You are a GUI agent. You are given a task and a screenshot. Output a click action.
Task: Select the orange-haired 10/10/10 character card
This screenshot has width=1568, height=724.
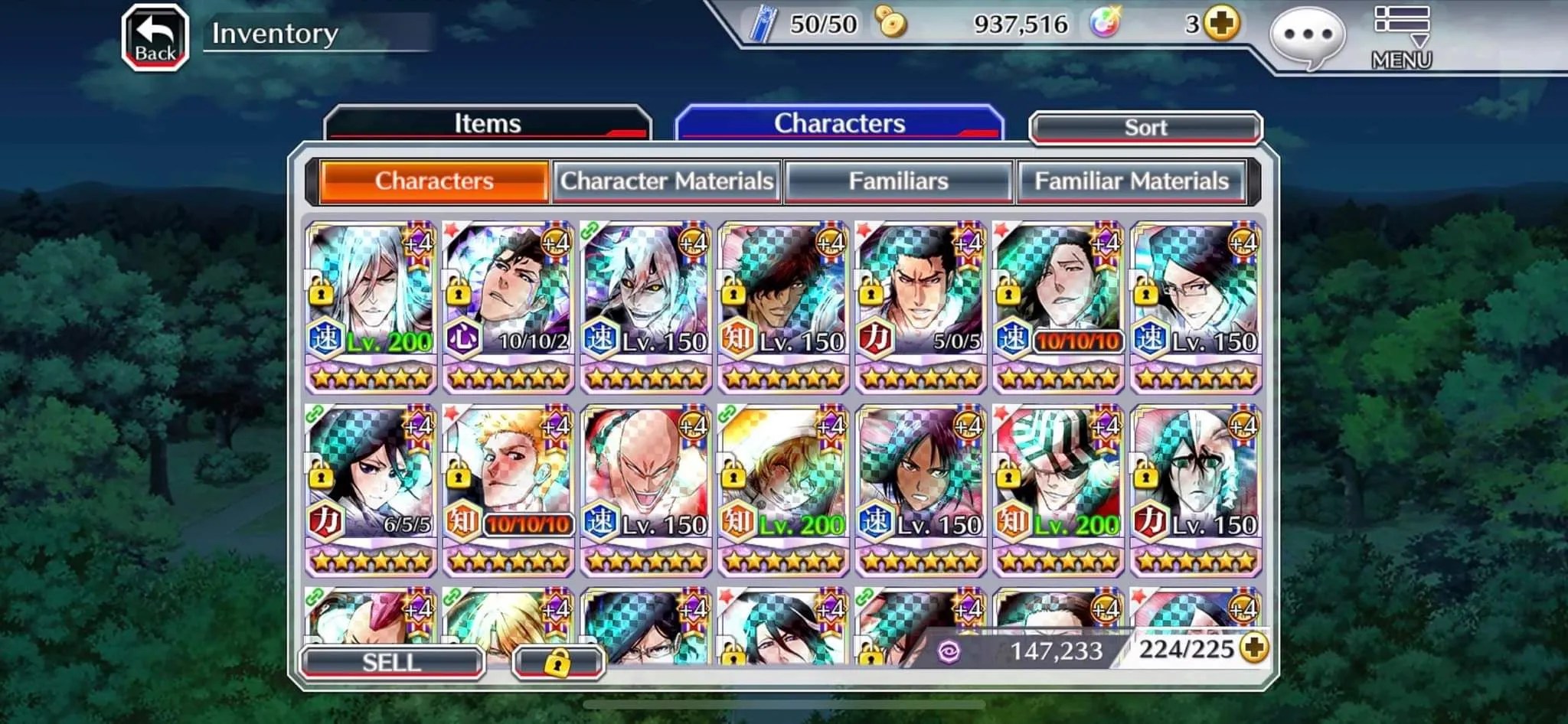(508, 490)
